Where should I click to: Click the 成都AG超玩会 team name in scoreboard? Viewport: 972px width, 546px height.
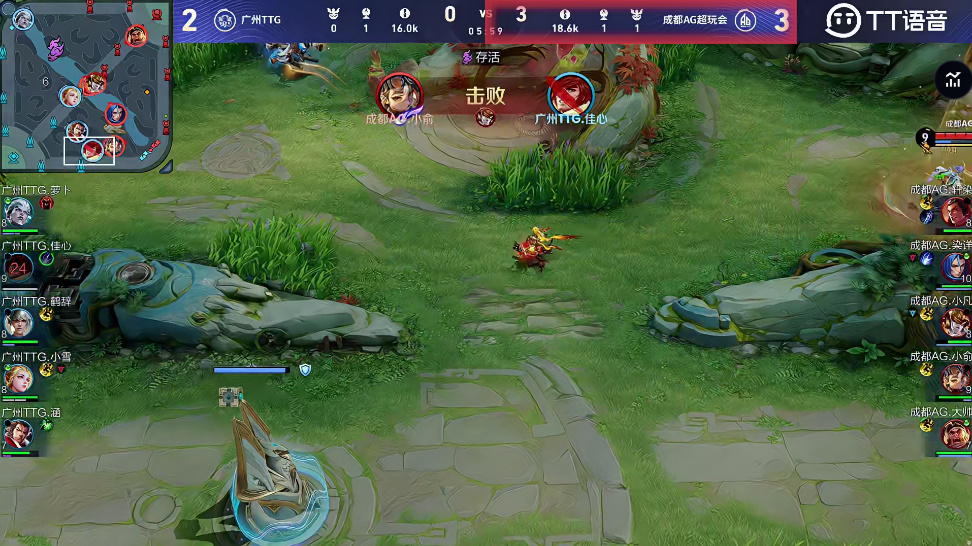[695, 19]
